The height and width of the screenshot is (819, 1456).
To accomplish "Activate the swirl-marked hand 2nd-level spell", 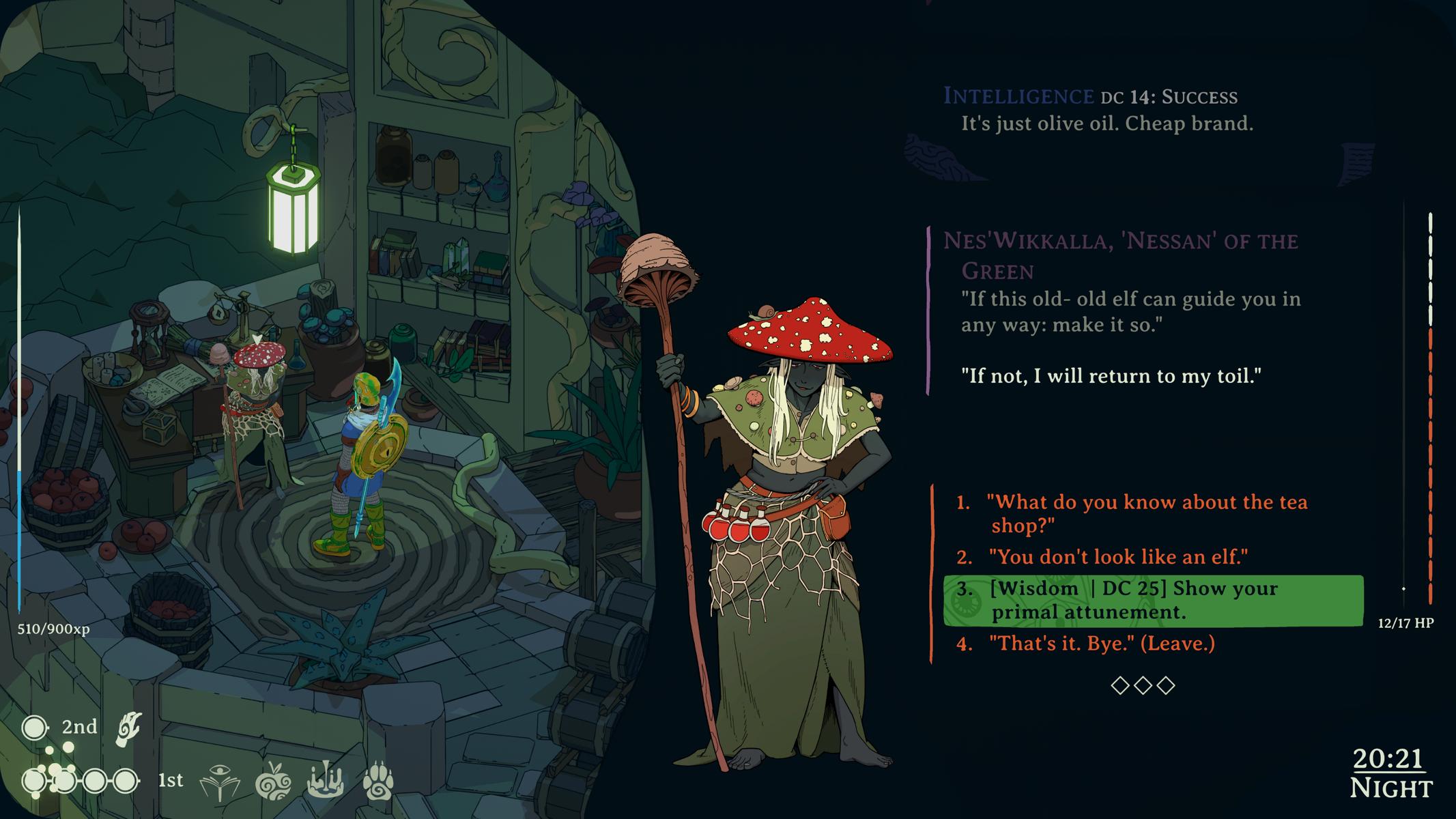I will [x=129, y=728].
